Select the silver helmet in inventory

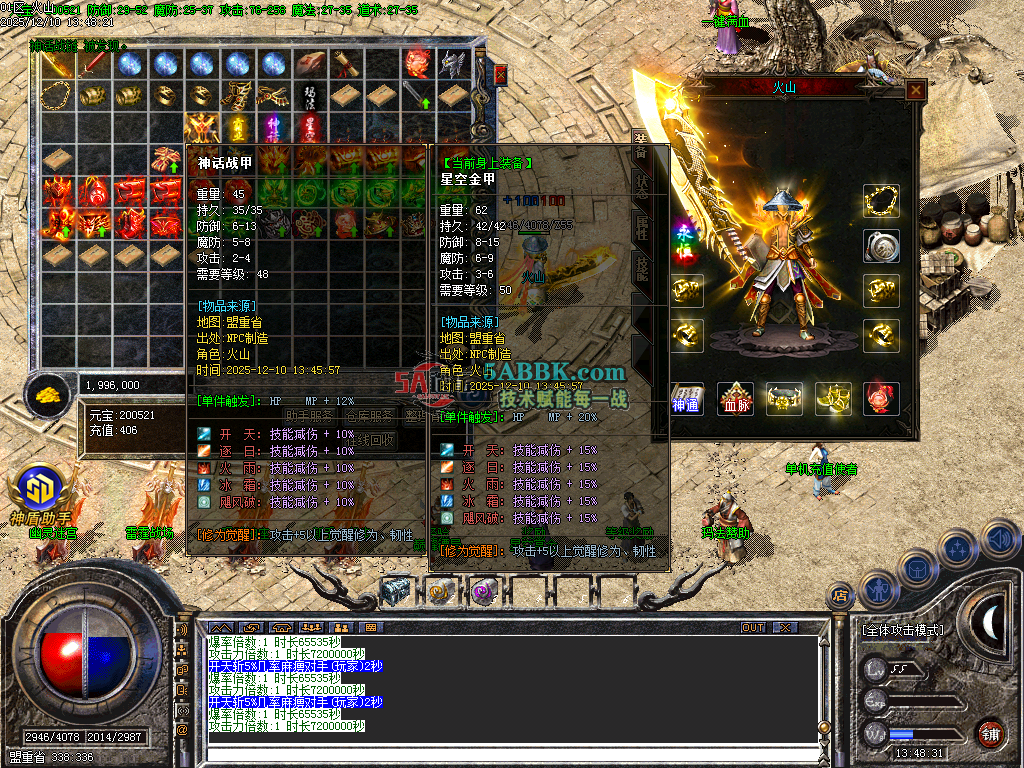pyautogui.click(x=454, y=65)
